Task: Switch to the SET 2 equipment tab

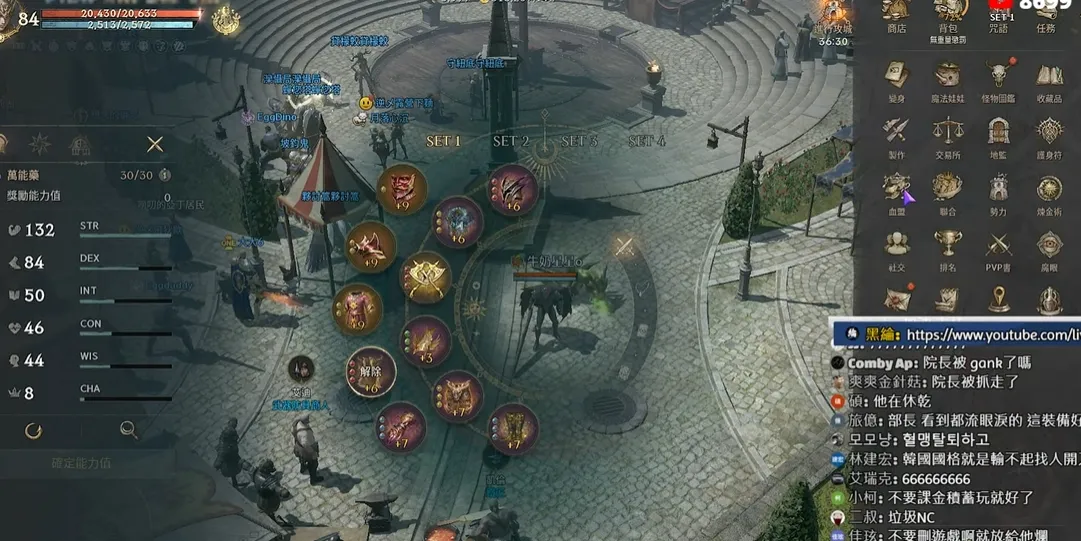Action: click(x=511, y=141)
